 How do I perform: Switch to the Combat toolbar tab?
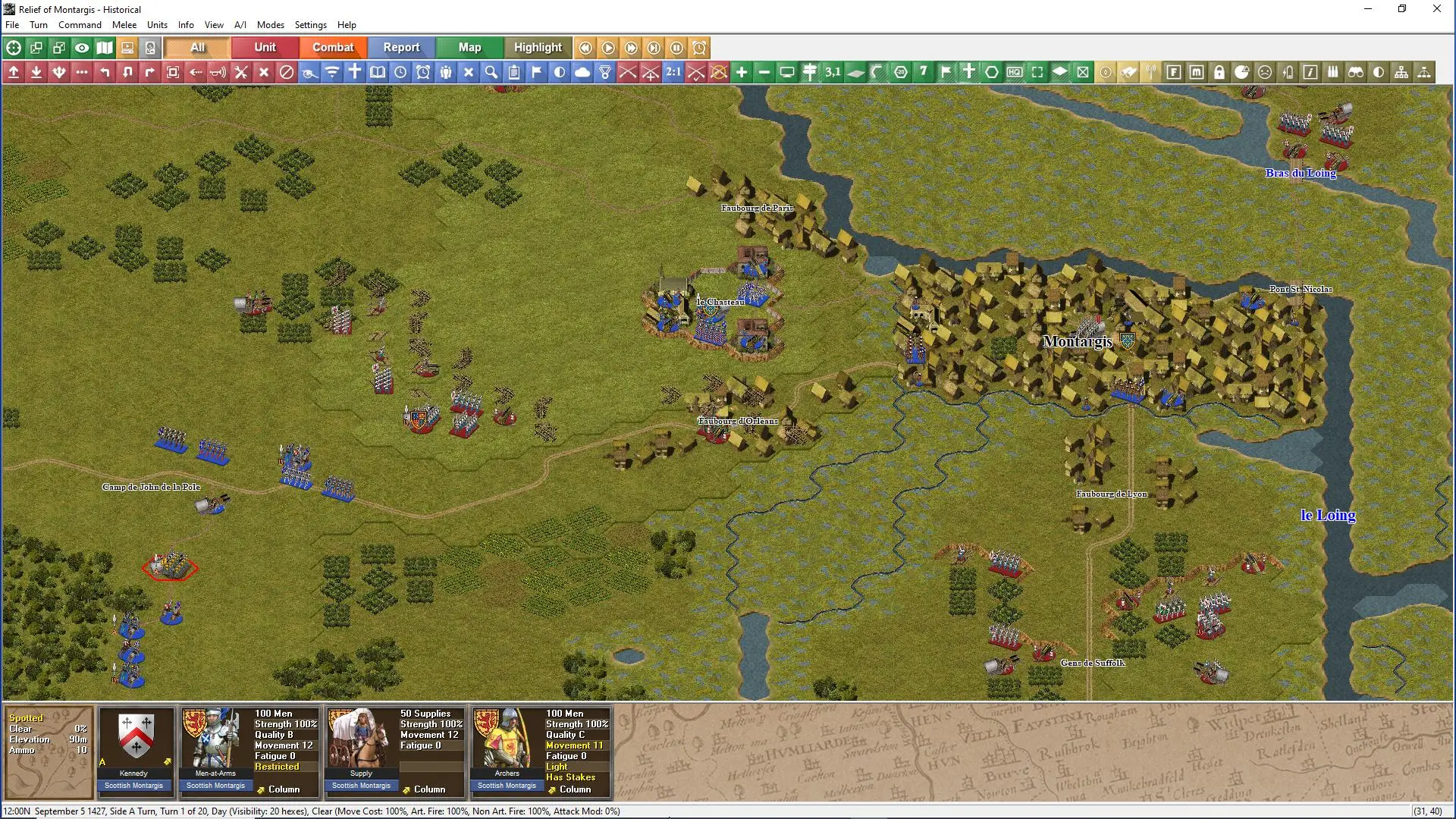pyautogui.click(x=332, y=47)
